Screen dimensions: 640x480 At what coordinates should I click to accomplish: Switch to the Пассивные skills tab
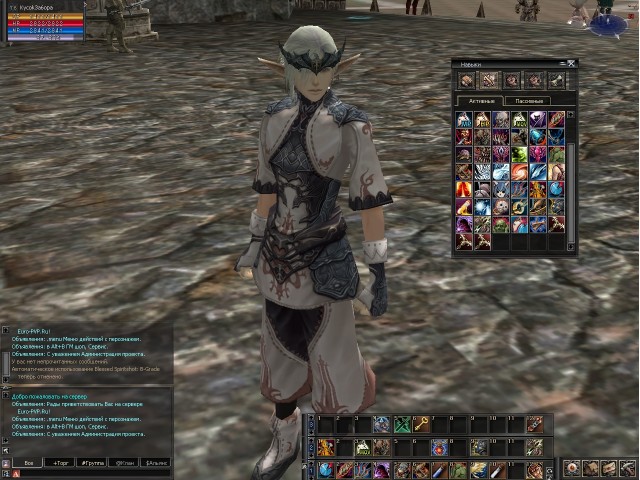525,101
